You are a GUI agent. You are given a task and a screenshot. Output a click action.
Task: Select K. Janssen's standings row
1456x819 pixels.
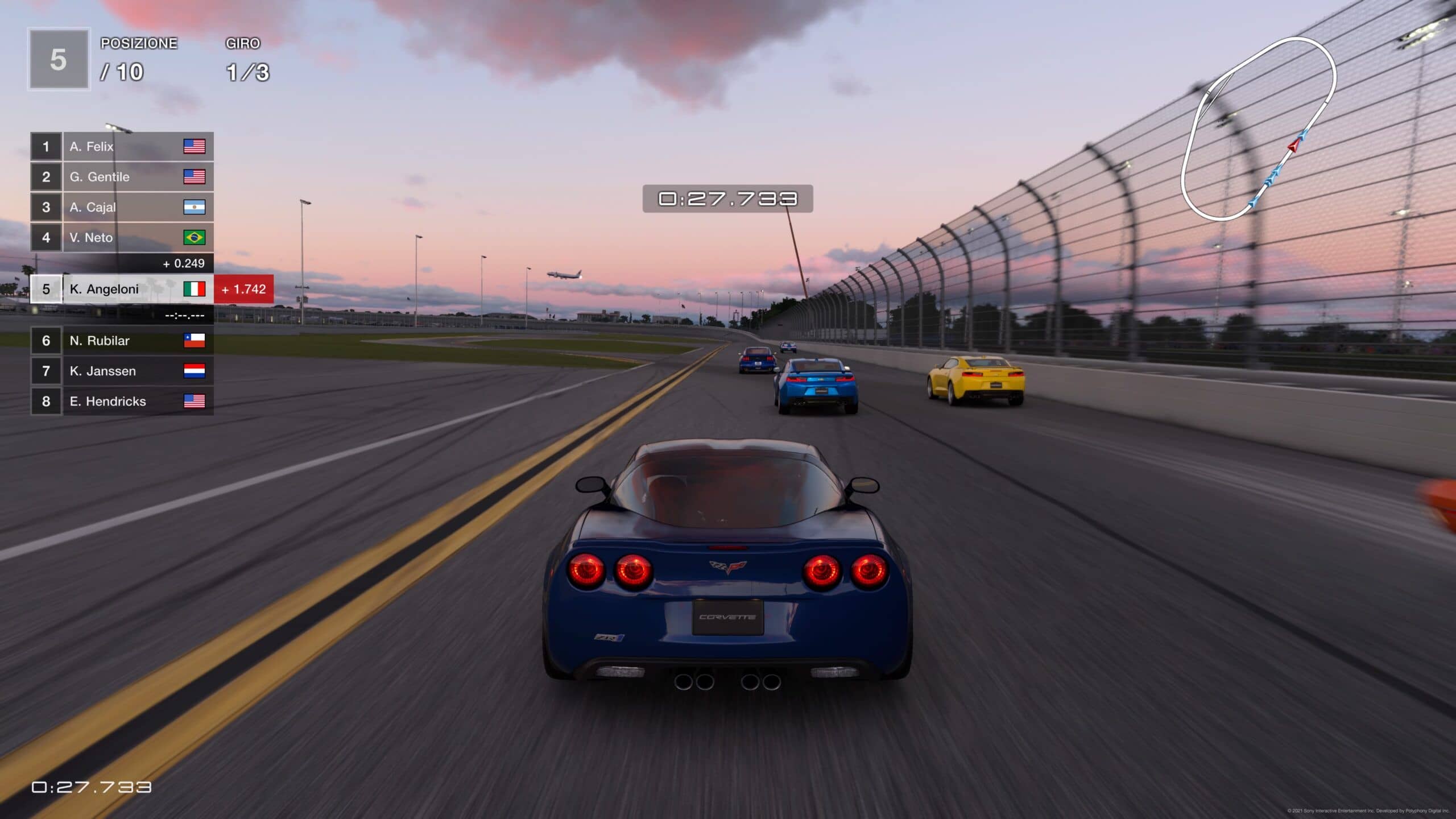click(122, 371)
